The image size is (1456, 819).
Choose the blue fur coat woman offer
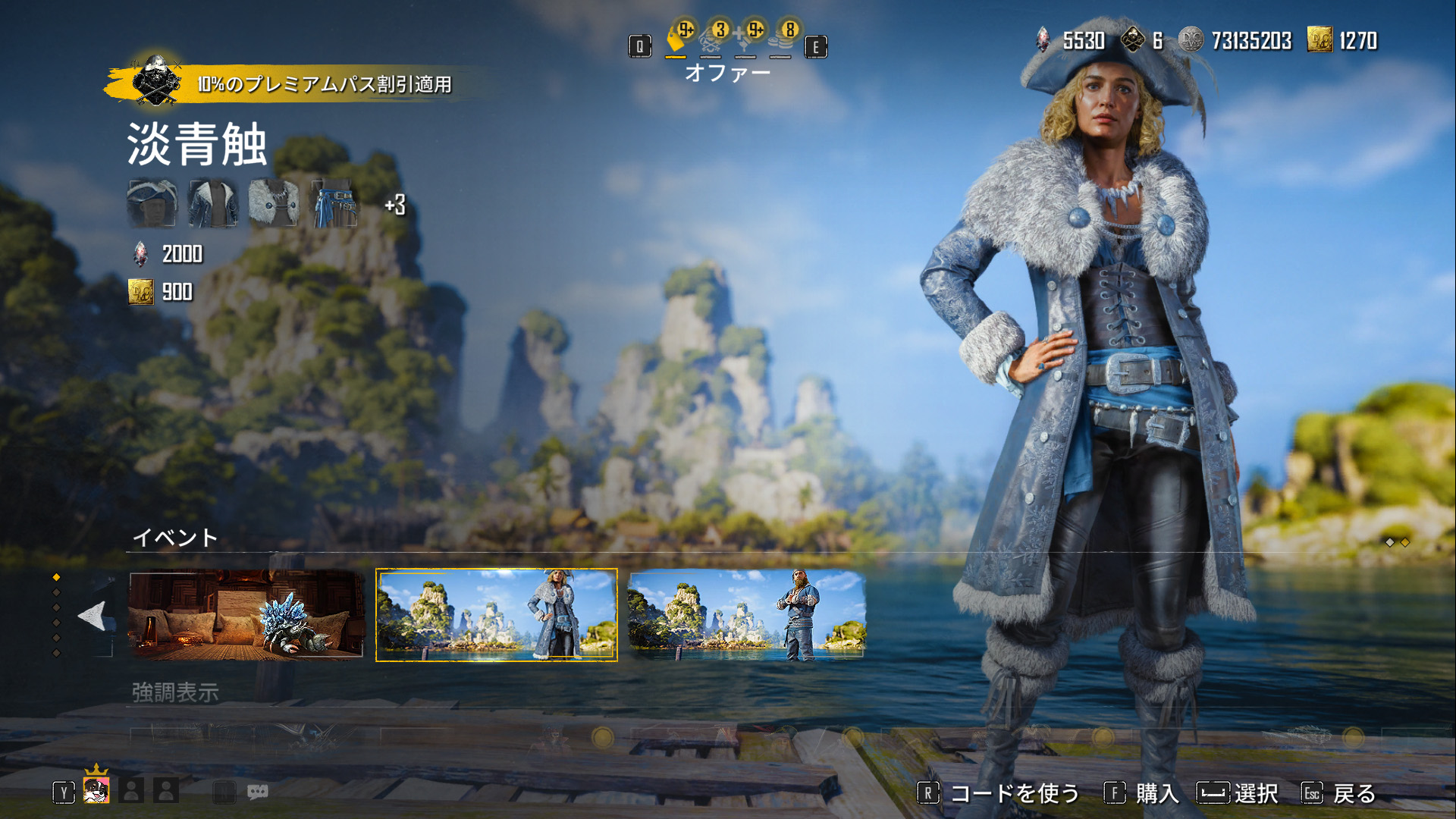497,615
